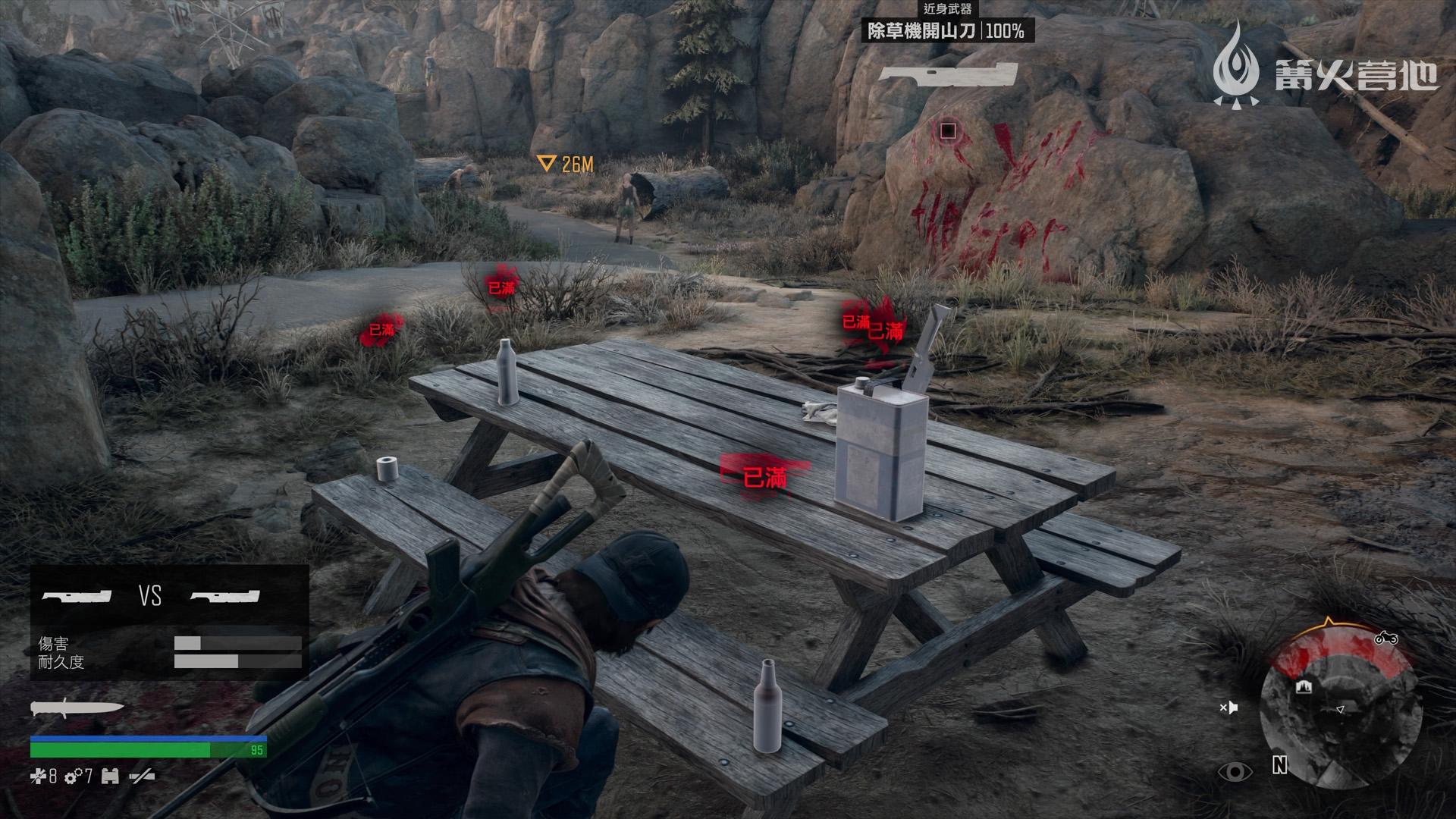This screenshot has width=1456, height=819.
Task: Select the equipped combat knife icon
Action: [76, 708]
